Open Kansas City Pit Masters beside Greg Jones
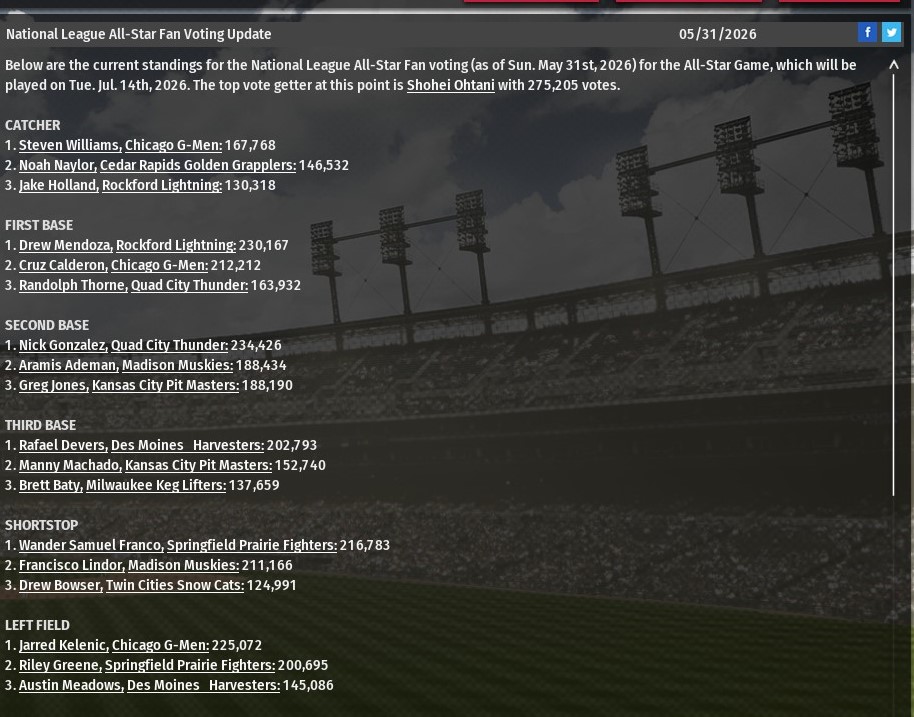The image size is (914, 717). pos(165,385)
